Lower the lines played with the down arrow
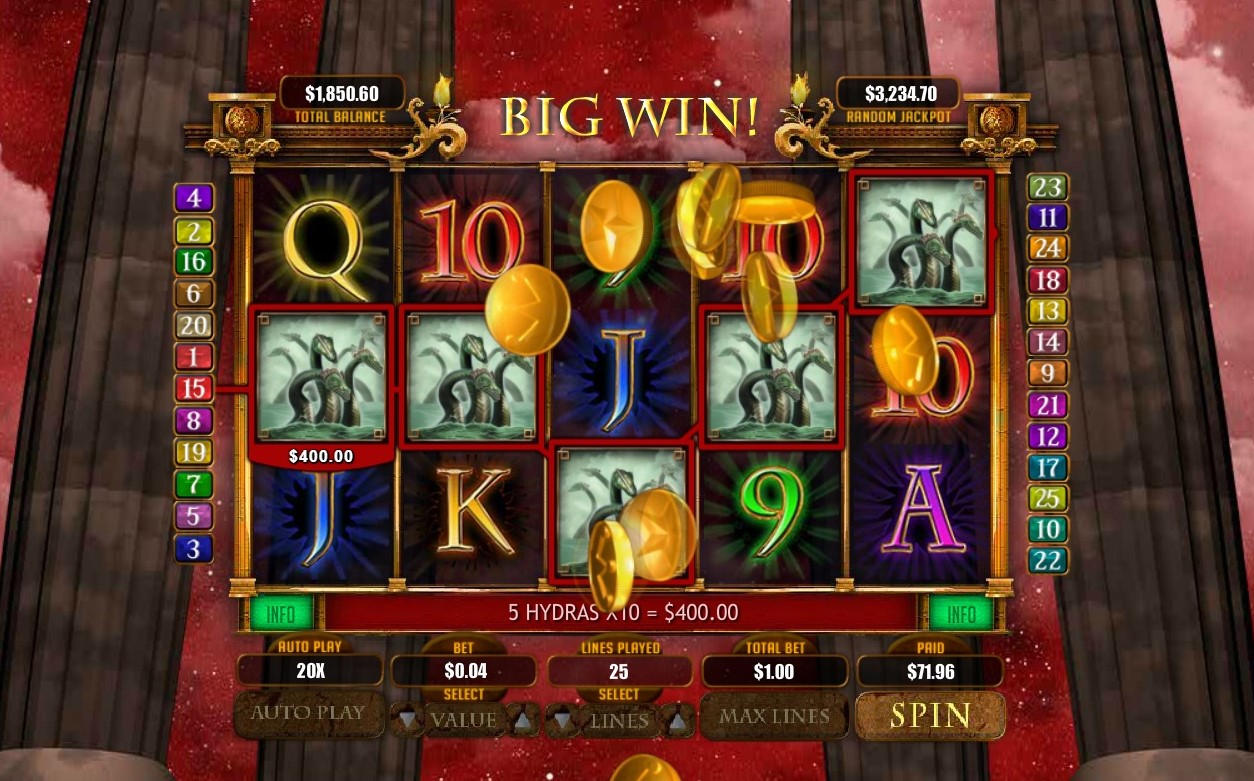 pos(561,719)
